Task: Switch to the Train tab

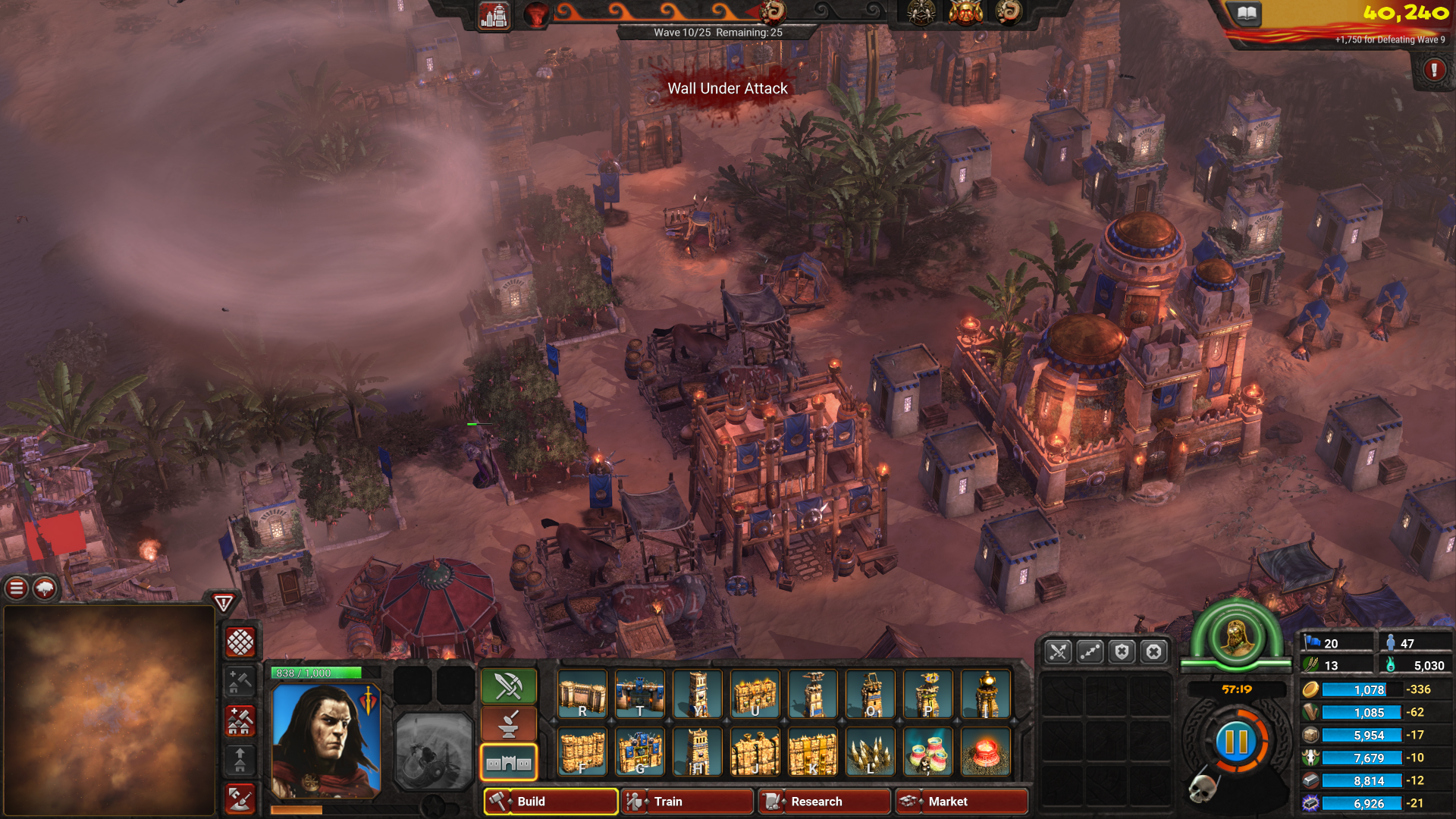Action: click(687, 802)
